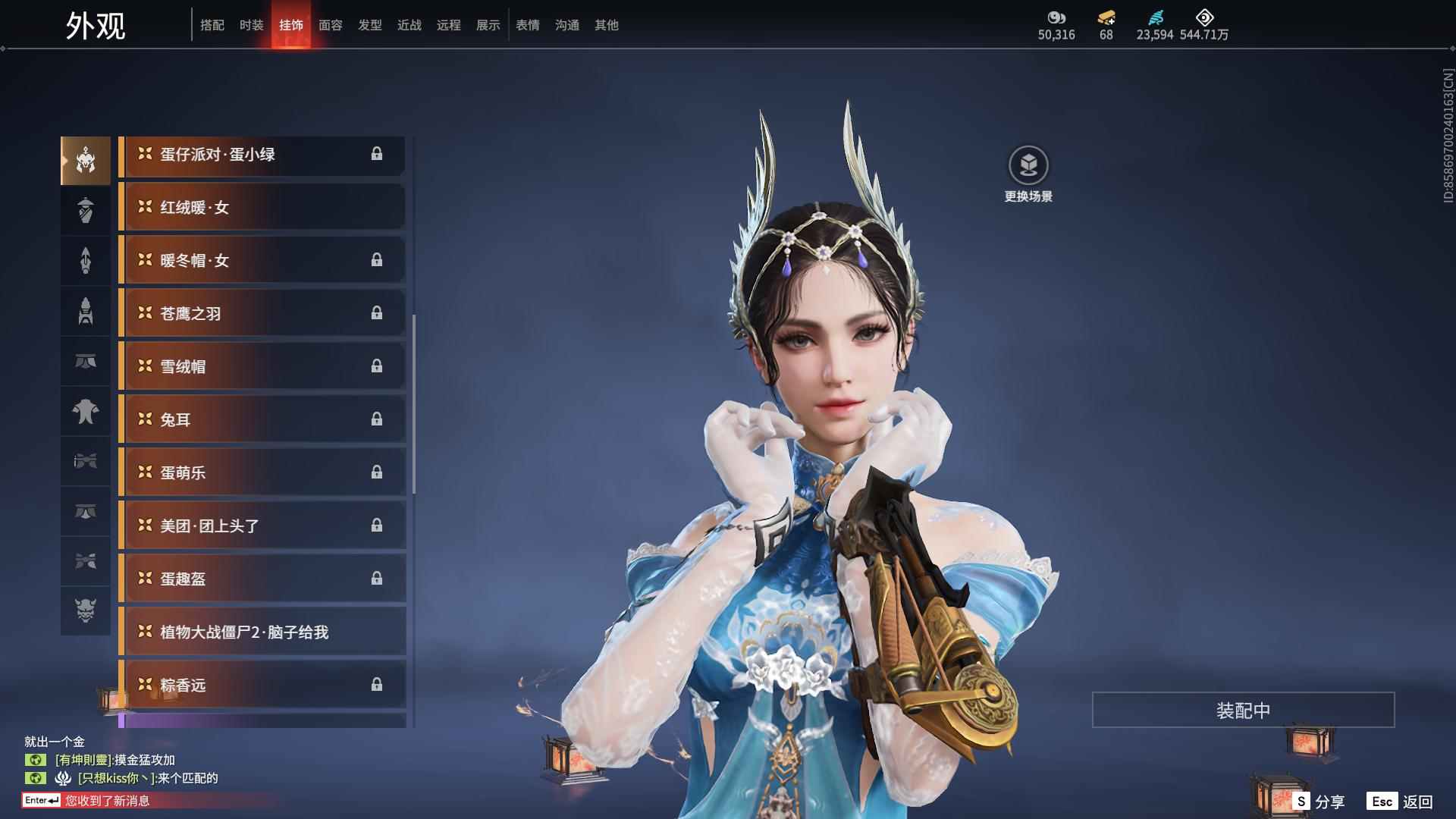
Task: Share the appearance with 分享
Action: (1319, 802)
